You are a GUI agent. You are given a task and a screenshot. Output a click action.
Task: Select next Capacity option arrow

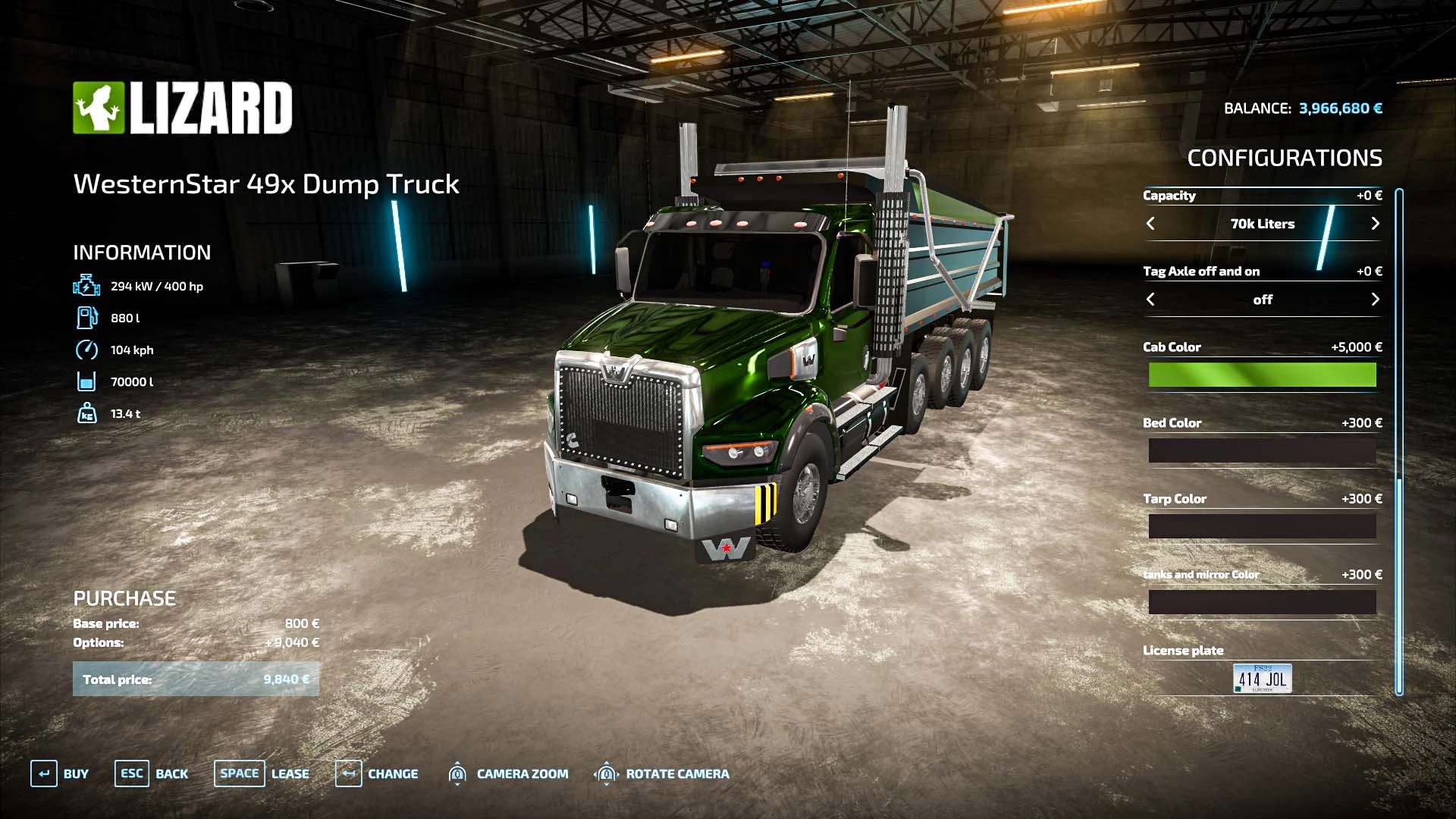(1375, 224)
